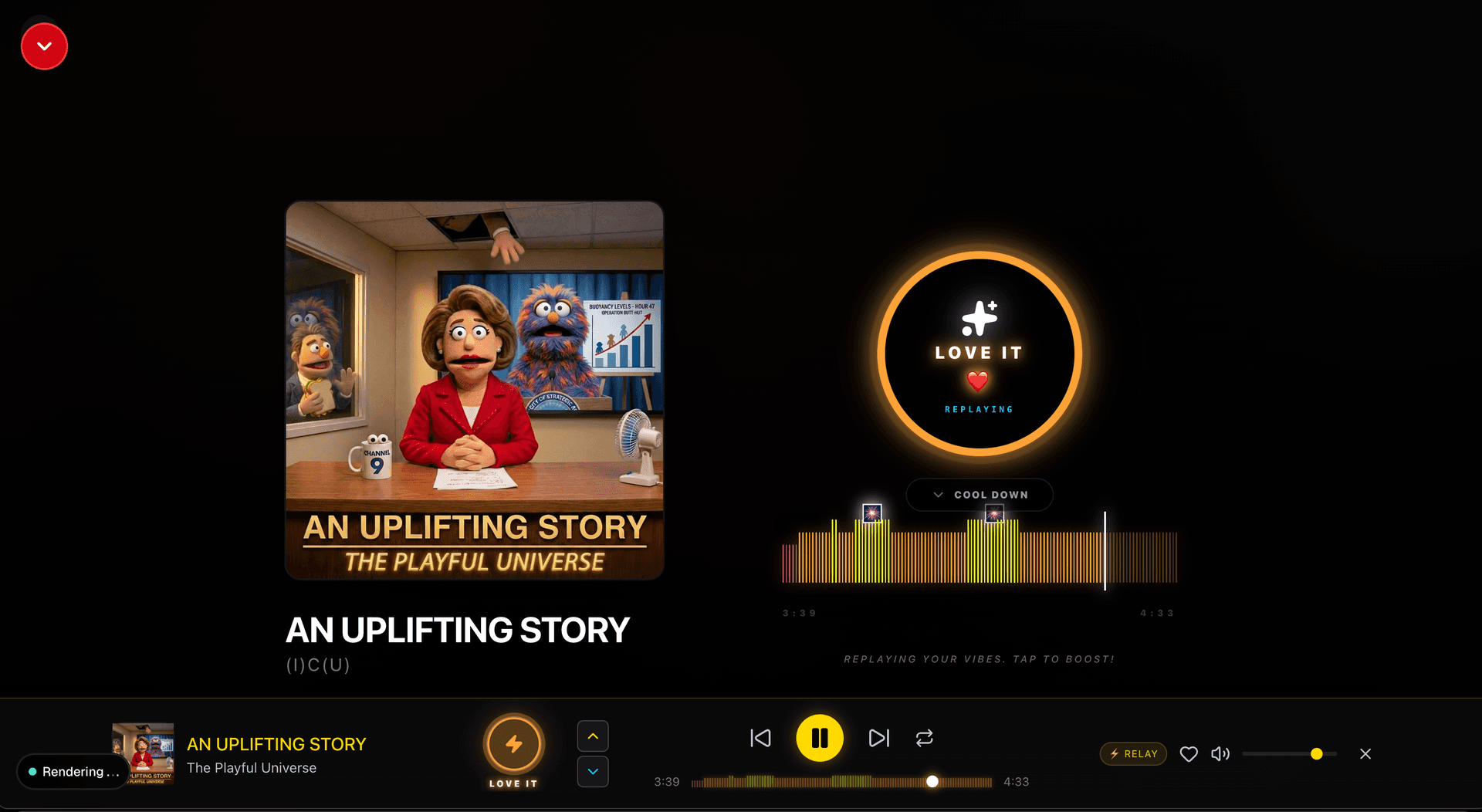Tap the sparkle boost icon inside the glowing circle
Image resolution: width=1482 pixels, height=812 pixels.
click(978, 319)
